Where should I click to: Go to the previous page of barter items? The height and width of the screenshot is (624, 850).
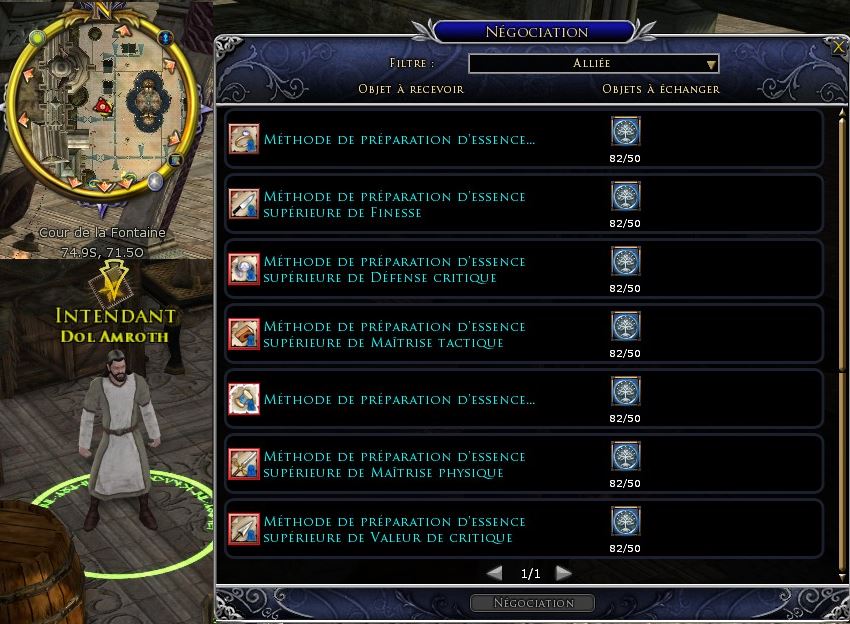click(x=494, y=573)
